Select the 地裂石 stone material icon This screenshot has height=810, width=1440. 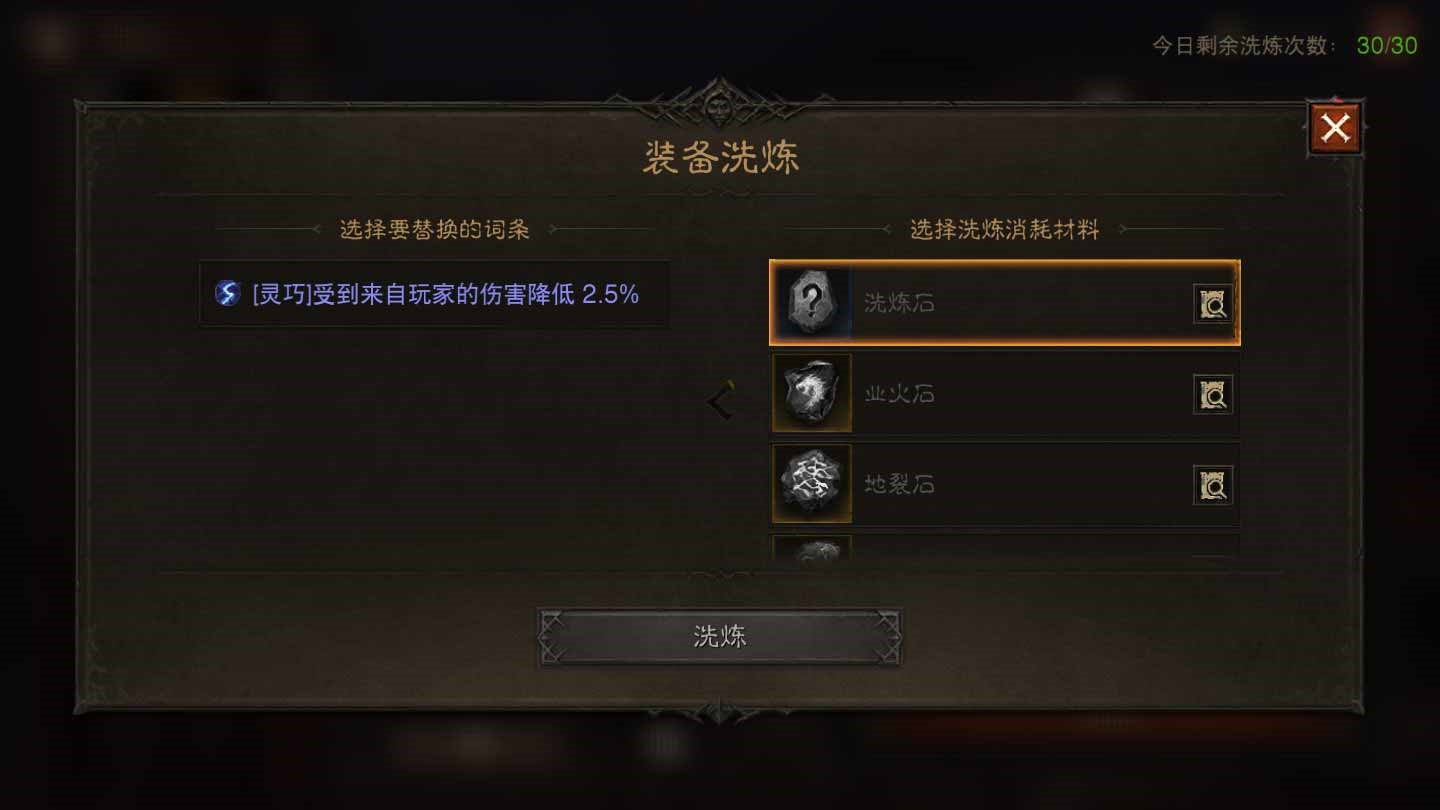(x=812, y=483)
